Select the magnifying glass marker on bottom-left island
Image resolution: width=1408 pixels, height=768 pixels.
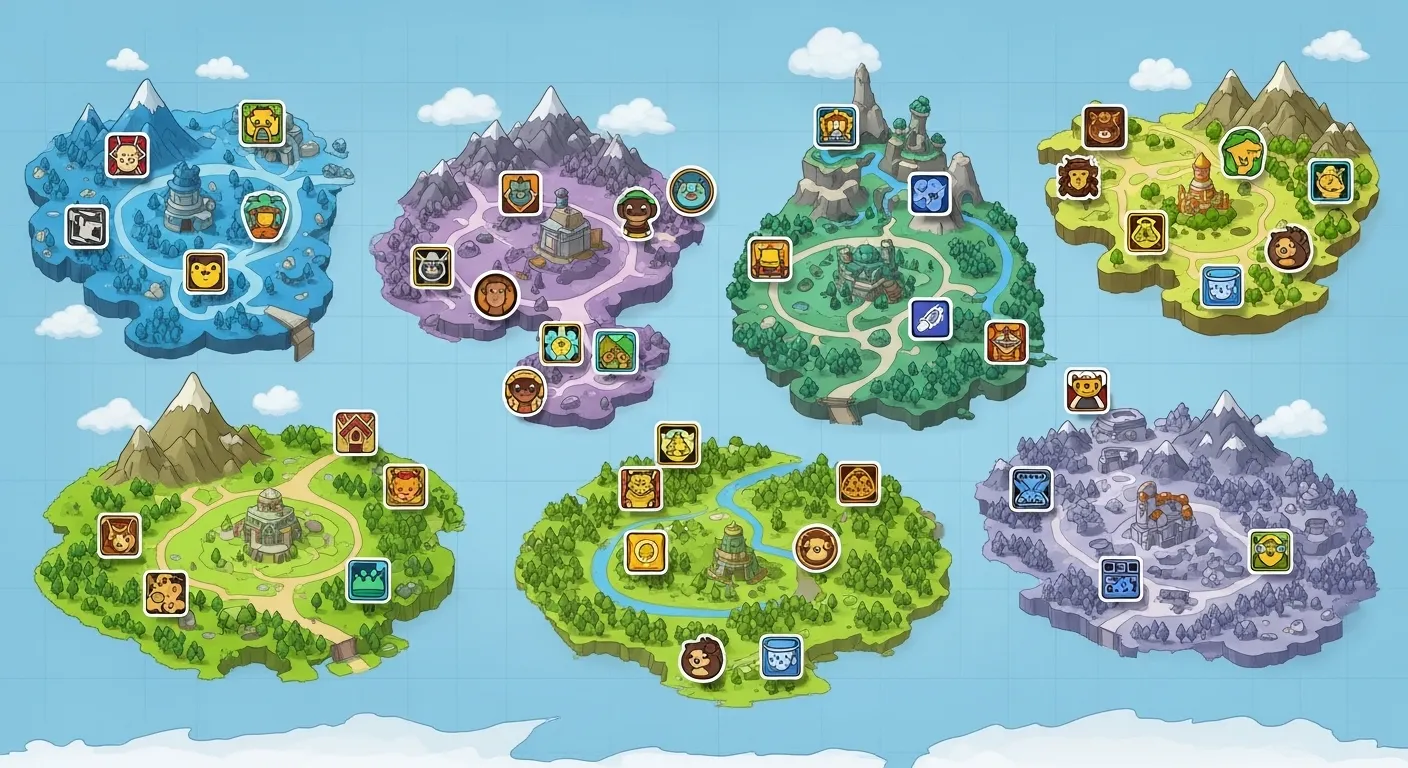coord(167,589)
